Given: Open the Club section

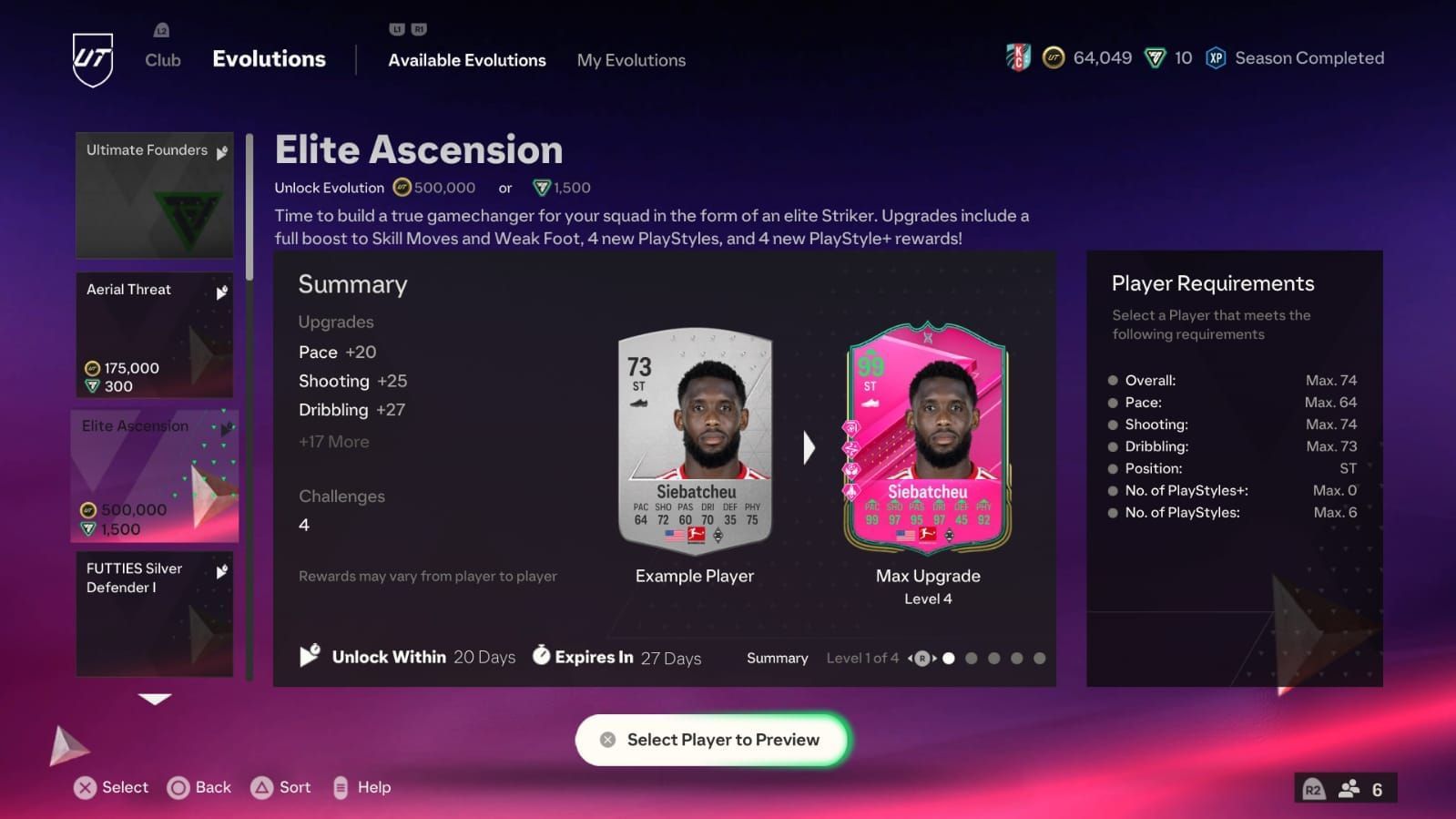Looking at the screenshot, I should 162,60.
